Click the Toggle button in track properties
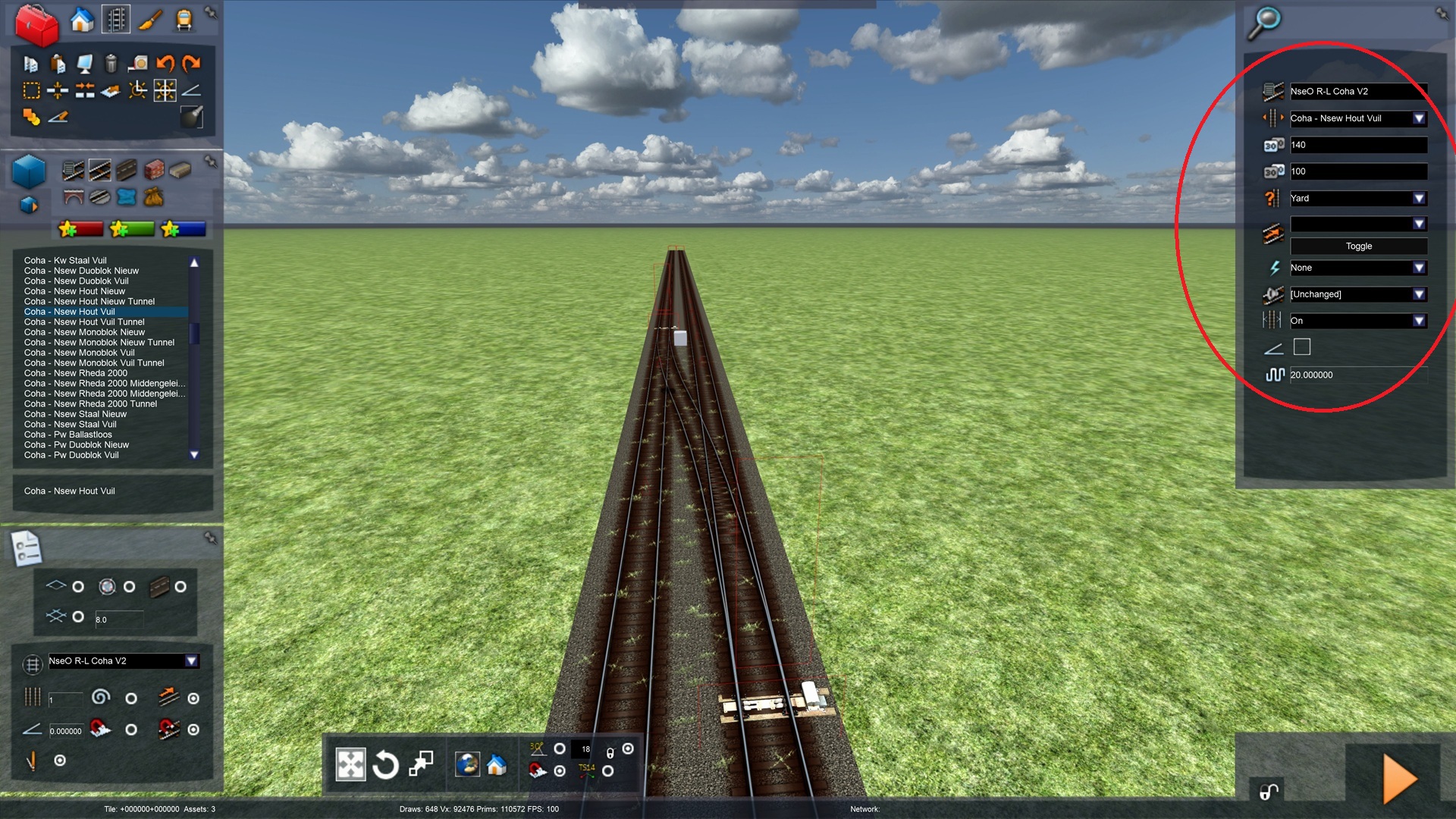 tap(1358, 246)
